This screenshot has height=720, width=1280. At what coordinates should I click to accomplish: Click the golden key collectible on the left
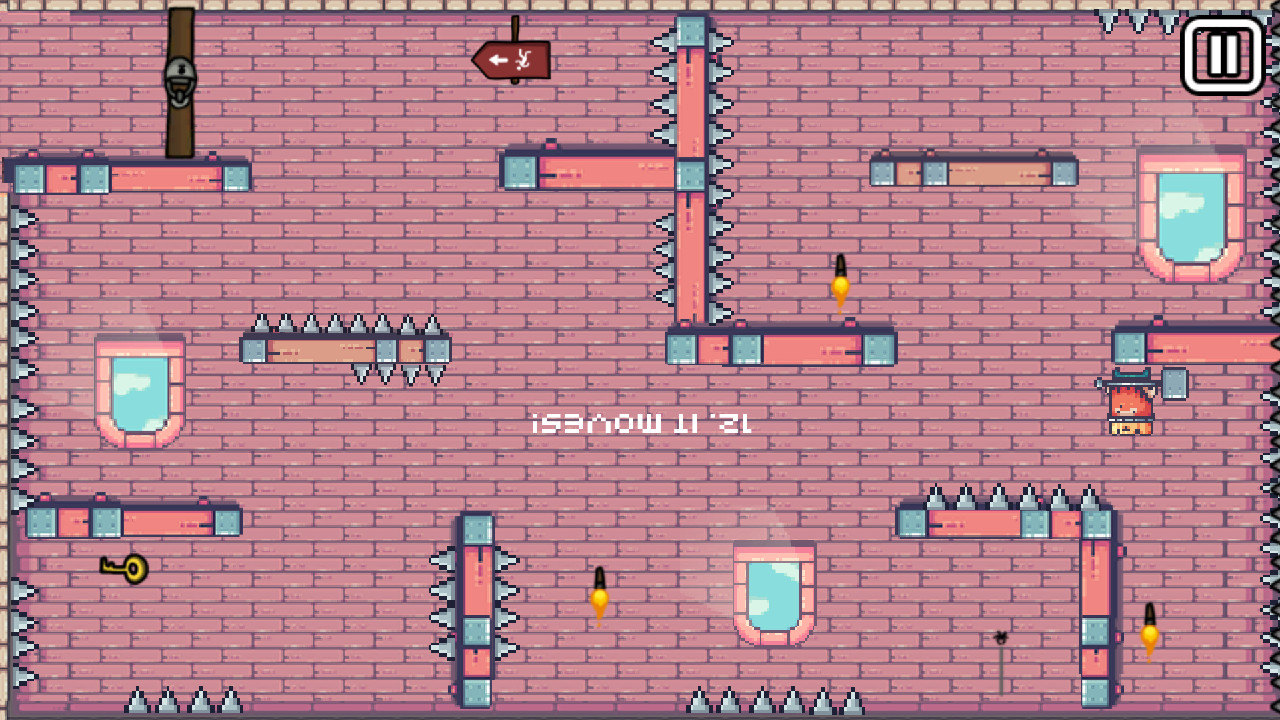(125, 568)
